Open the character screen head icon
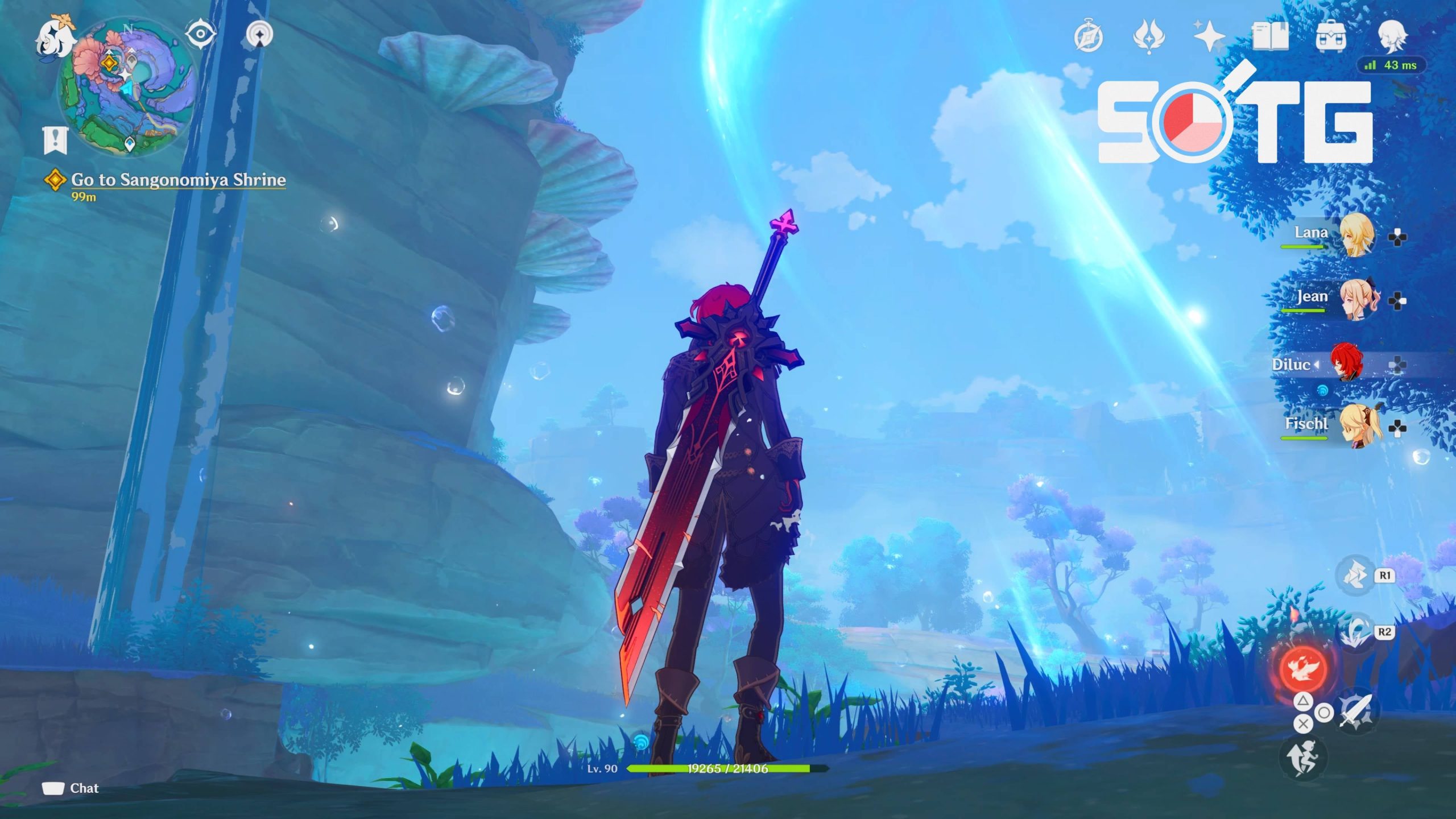 1392,36
